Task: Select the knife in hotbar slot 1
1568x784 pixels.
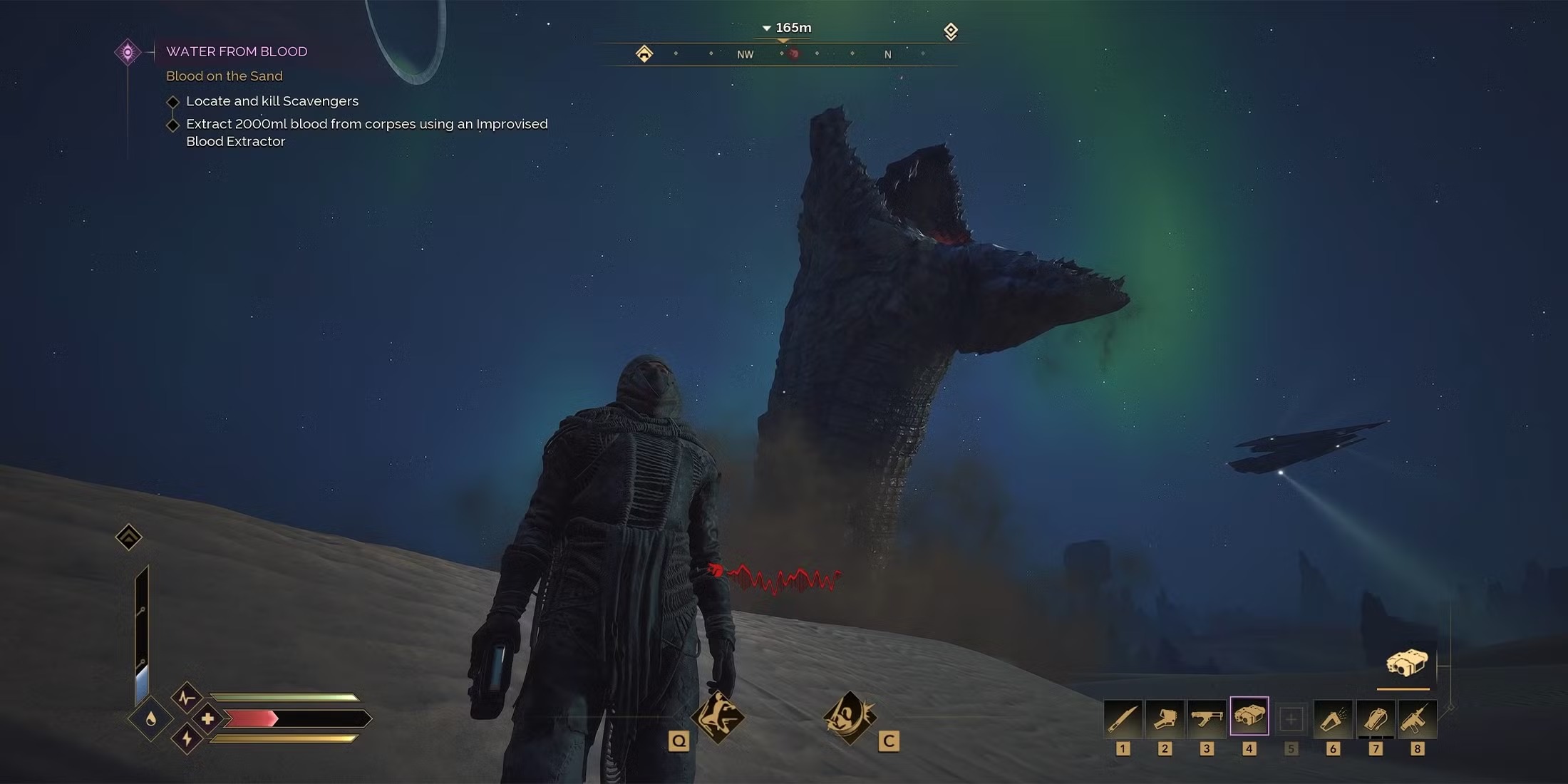Action: (x=1124, y=718)
